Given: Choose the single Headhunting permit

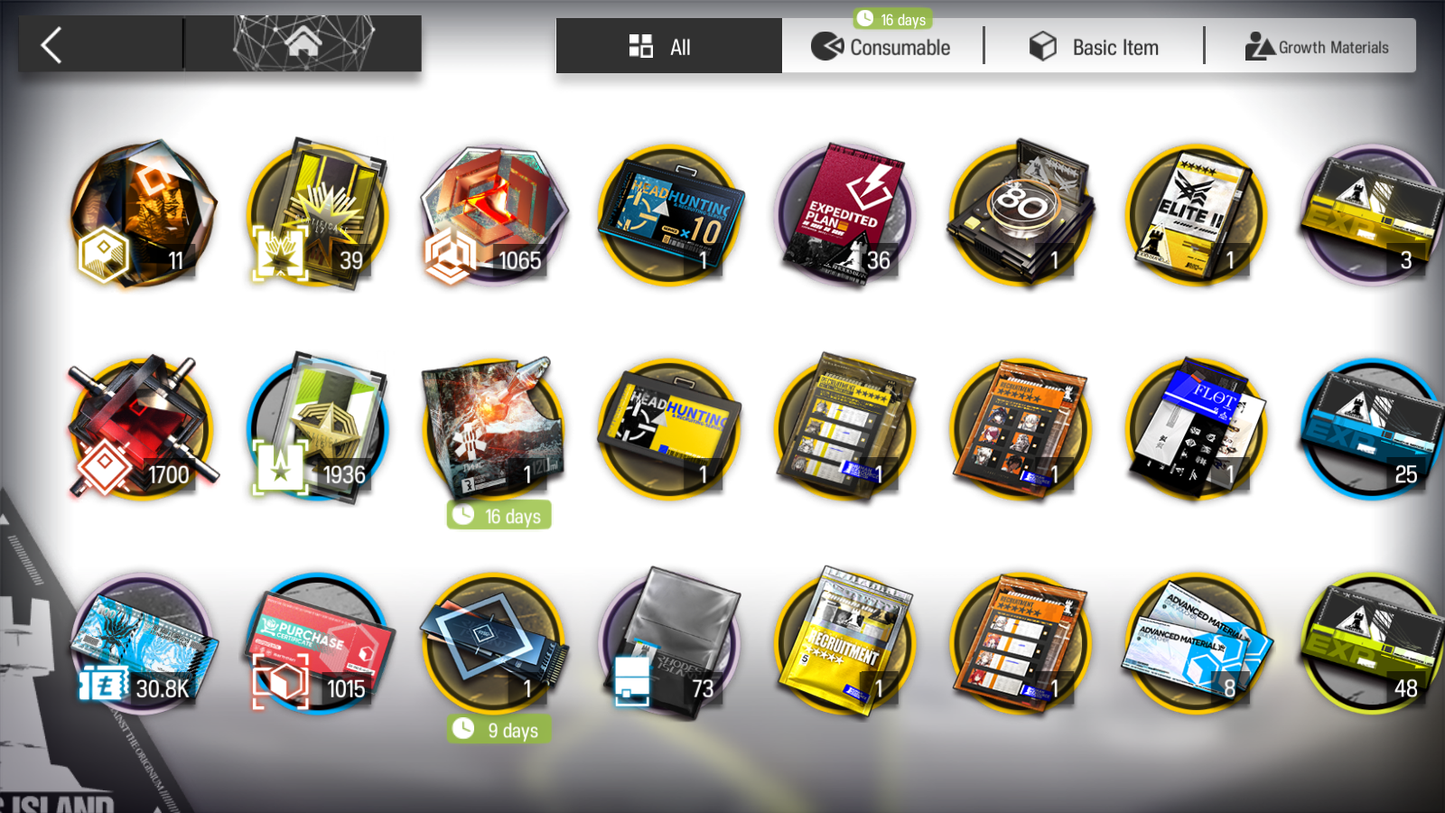Looking at the screenshot, I should pyautogui.click(x=670, y=429).
